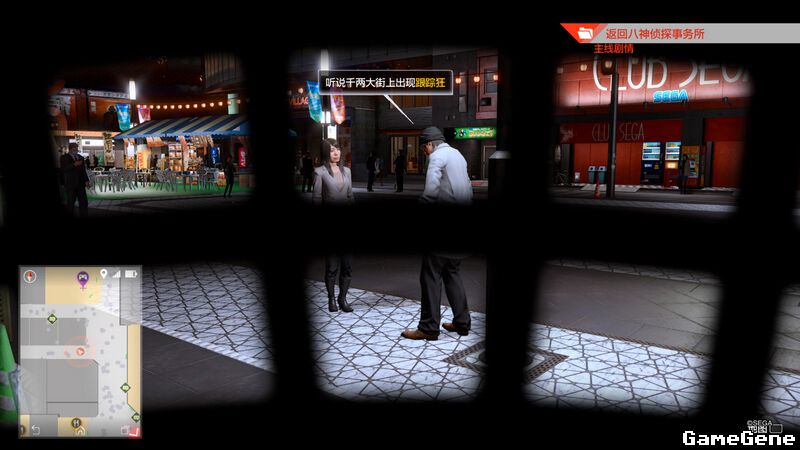Click the compass icon on the minimap

pos(30,274)
